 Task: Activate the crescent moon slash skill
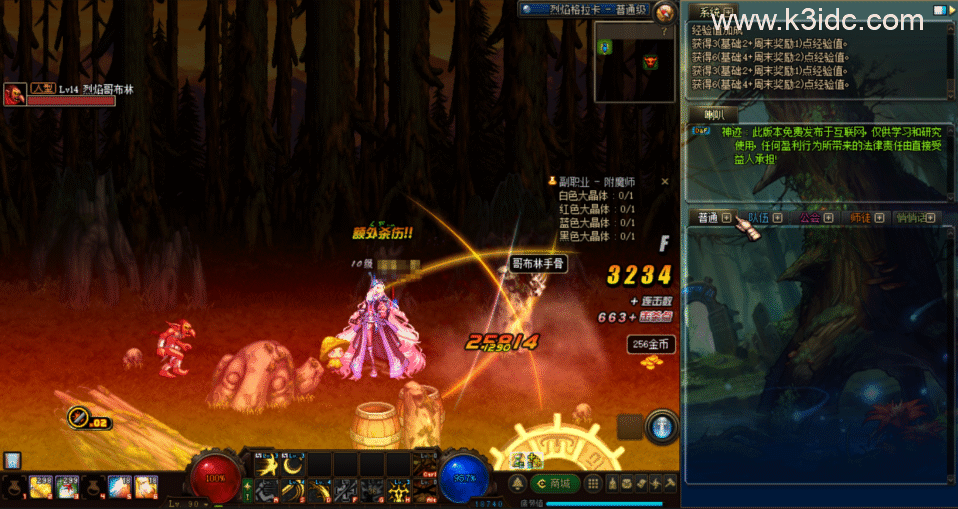pos(294,465)
